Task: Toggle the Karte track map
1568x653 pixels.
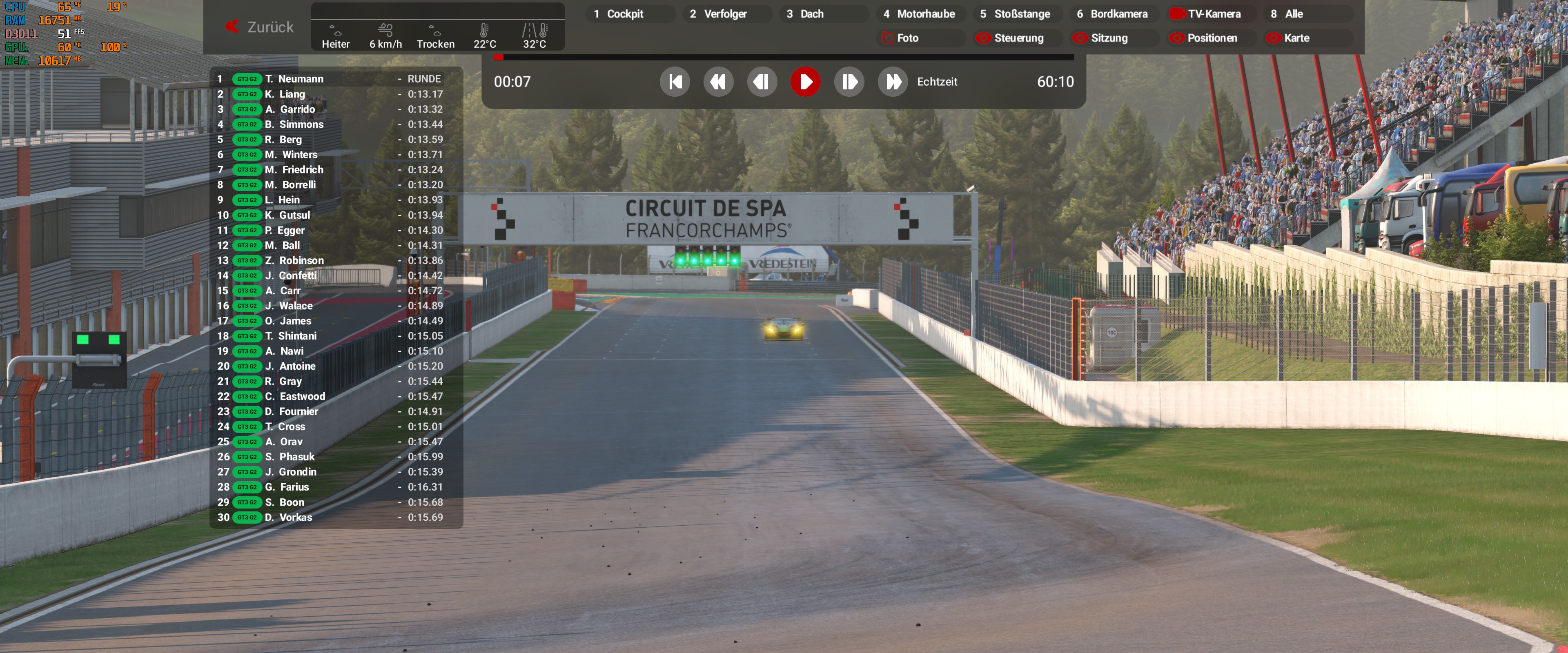Action: [1296, 38]
